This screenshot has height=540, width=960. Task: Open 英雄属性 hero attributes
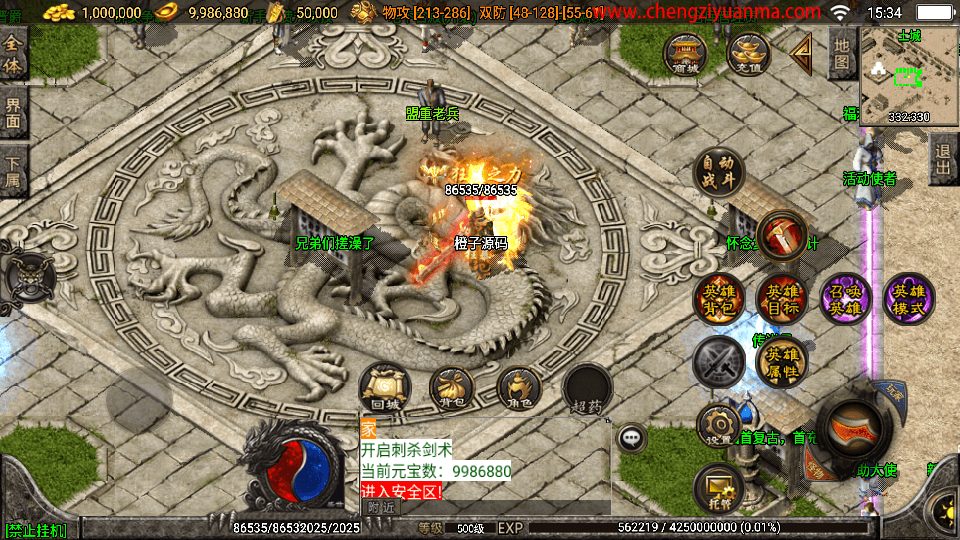[x=782, y=363]
